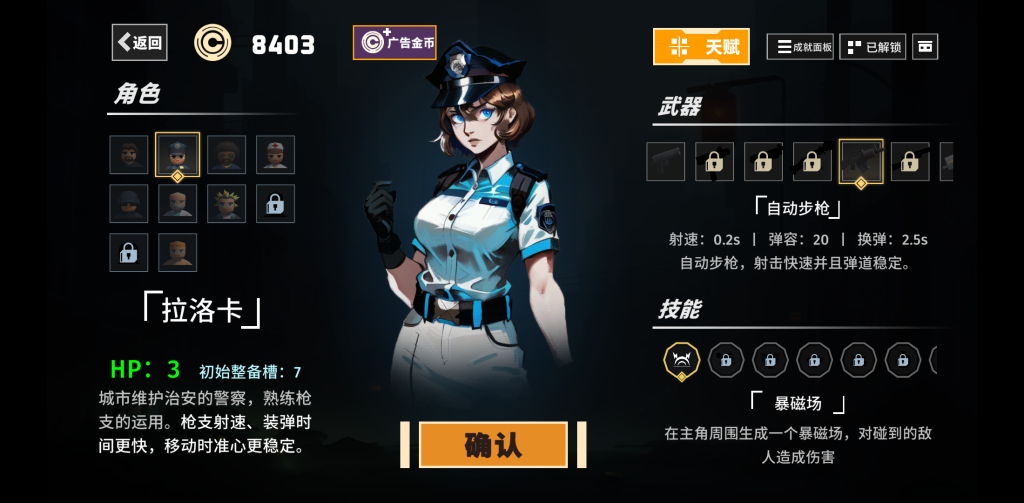The image size is (1024, 503).
Task: Open the 天赋 talent menu
Action: pos(701,46)
